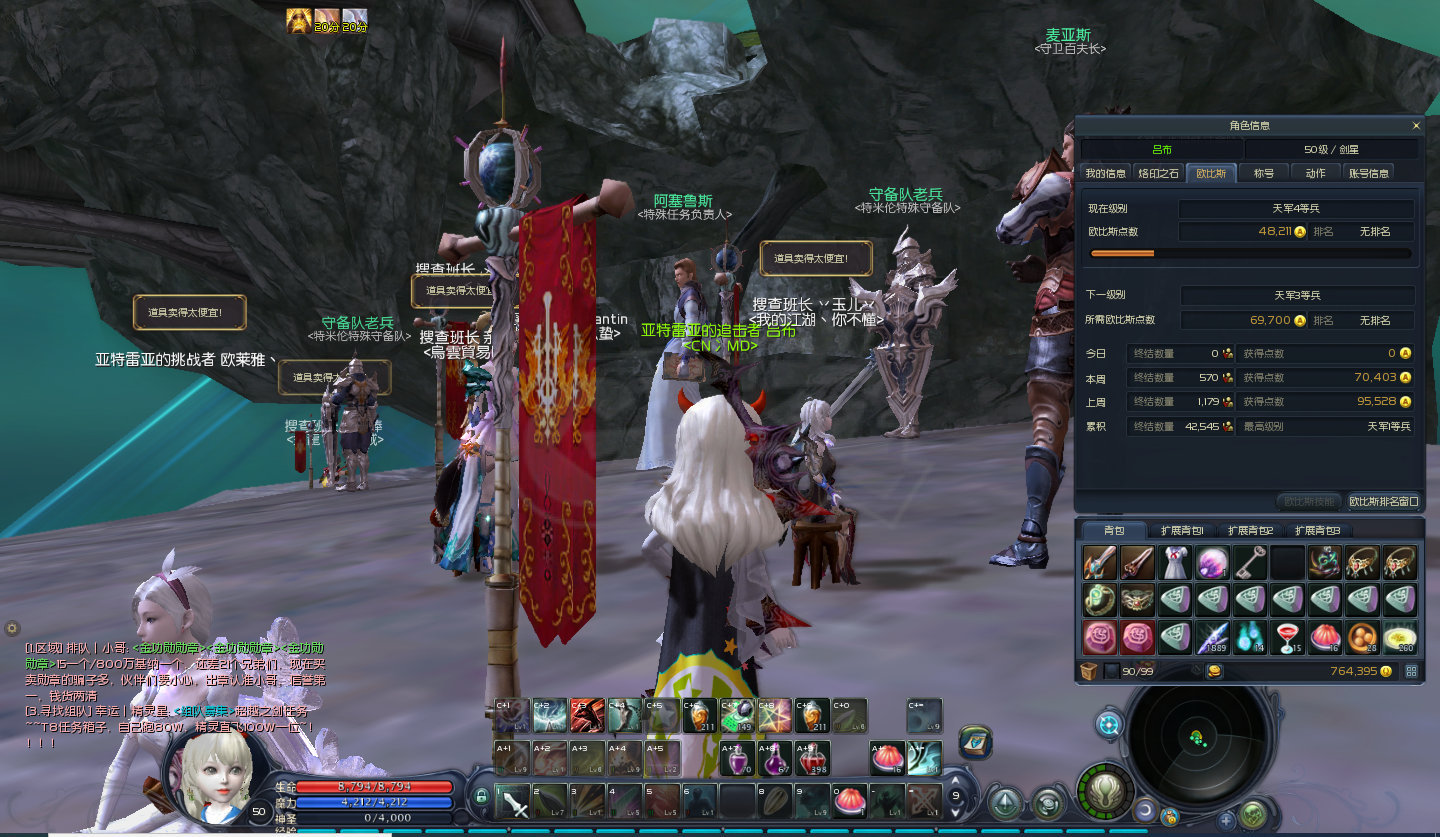Switch to the 扩展背包1 bag tab
This screenshot has height=837, width=1440.
coord(1182,530)
